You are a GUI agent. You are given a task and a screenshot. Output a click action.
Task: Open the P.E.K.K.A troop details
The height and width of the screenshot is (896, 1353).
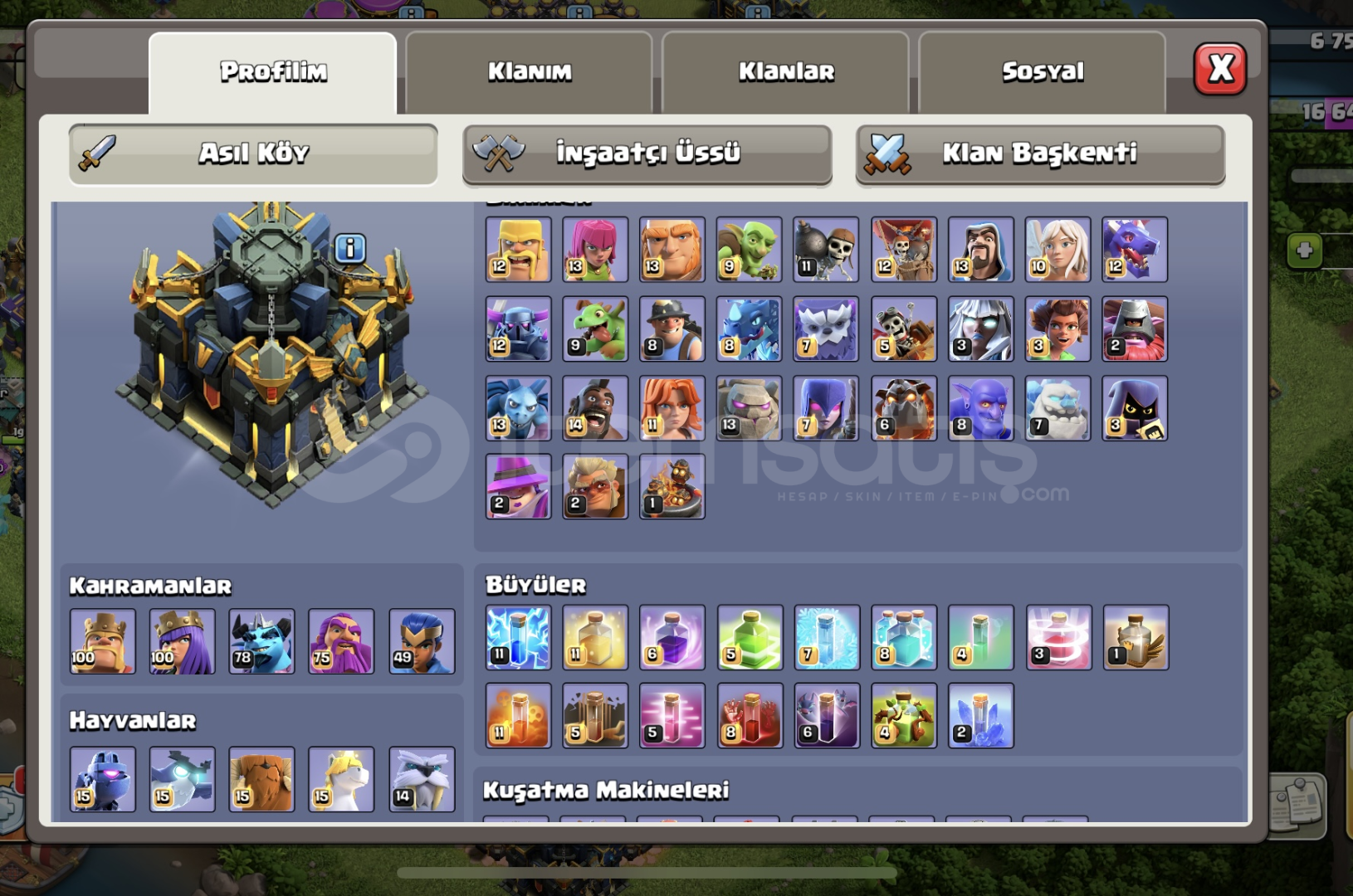516,329
